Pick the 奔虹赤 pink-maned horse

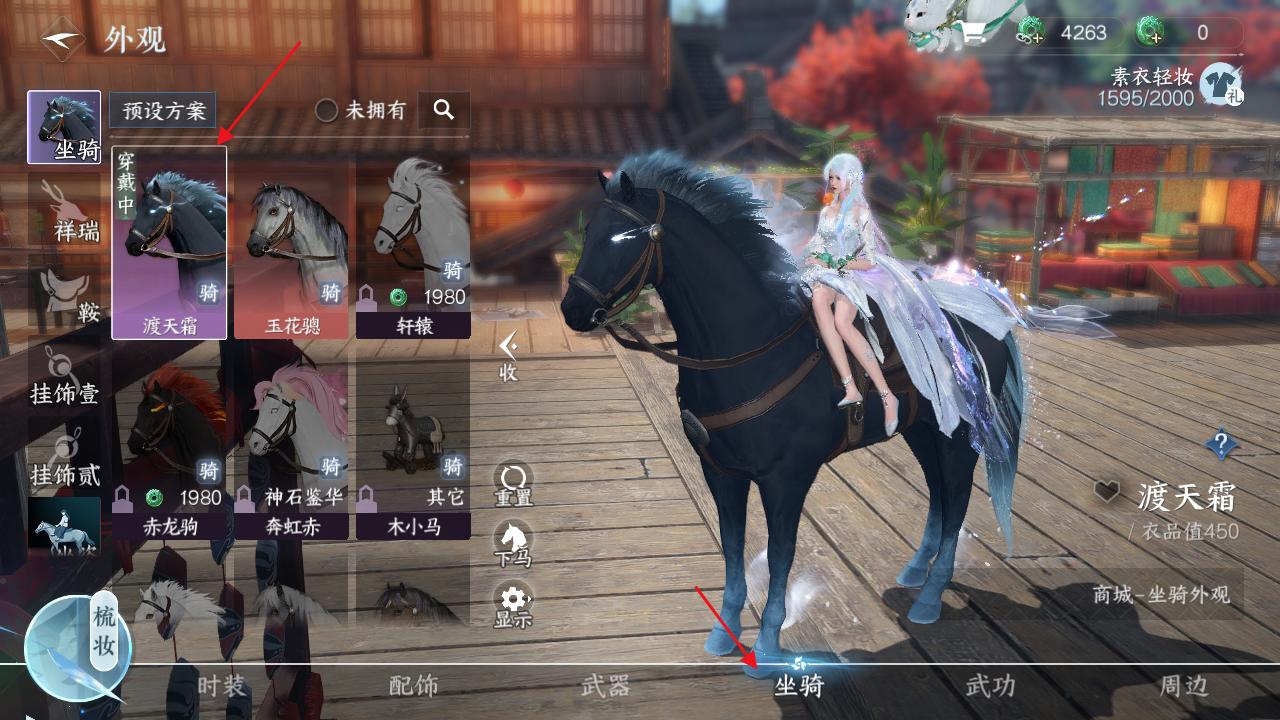291,450
